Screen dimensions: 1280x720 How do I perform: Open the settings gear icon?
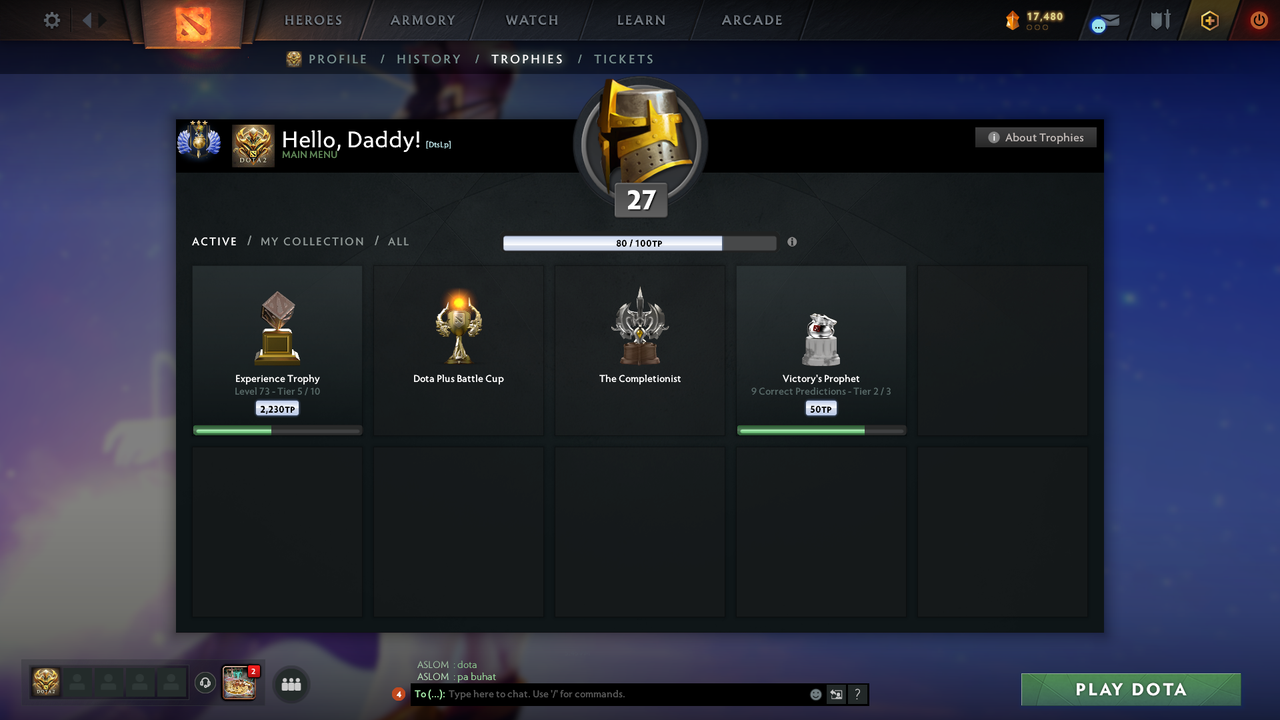click(51, 20)
